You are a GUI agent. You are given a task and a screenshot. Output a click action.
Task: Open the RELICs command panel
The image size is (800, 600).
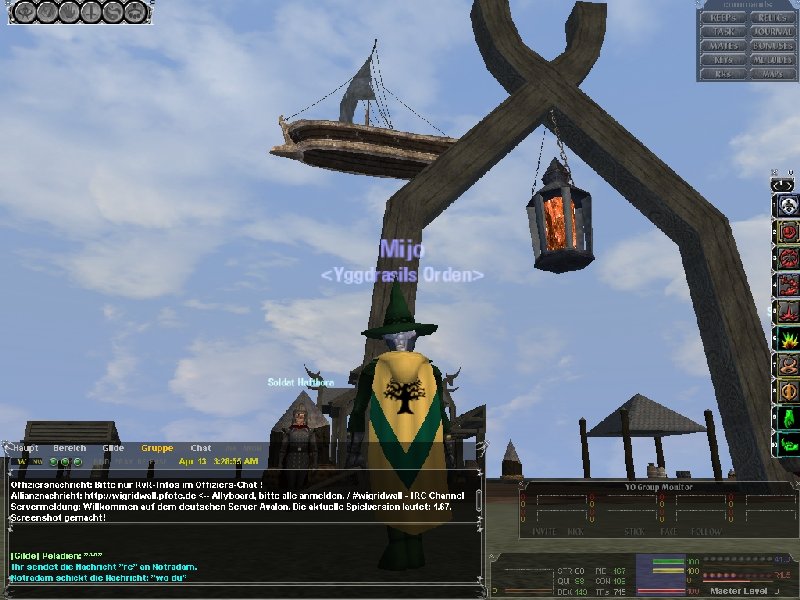pyautogui.click(x=771, y=17)
